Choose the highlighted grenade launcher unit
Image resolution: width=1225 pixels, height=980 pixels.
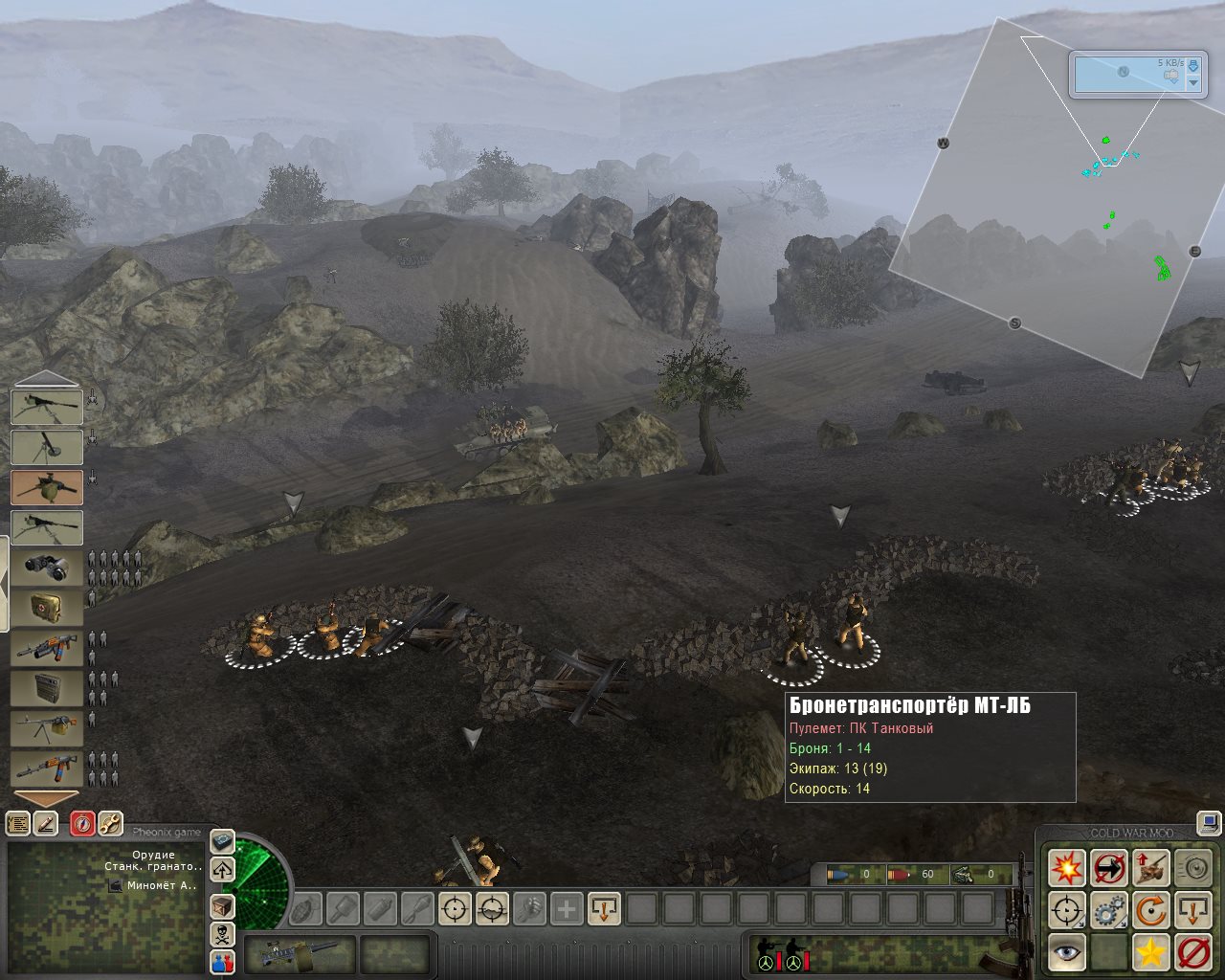click(x=46, y=487)
